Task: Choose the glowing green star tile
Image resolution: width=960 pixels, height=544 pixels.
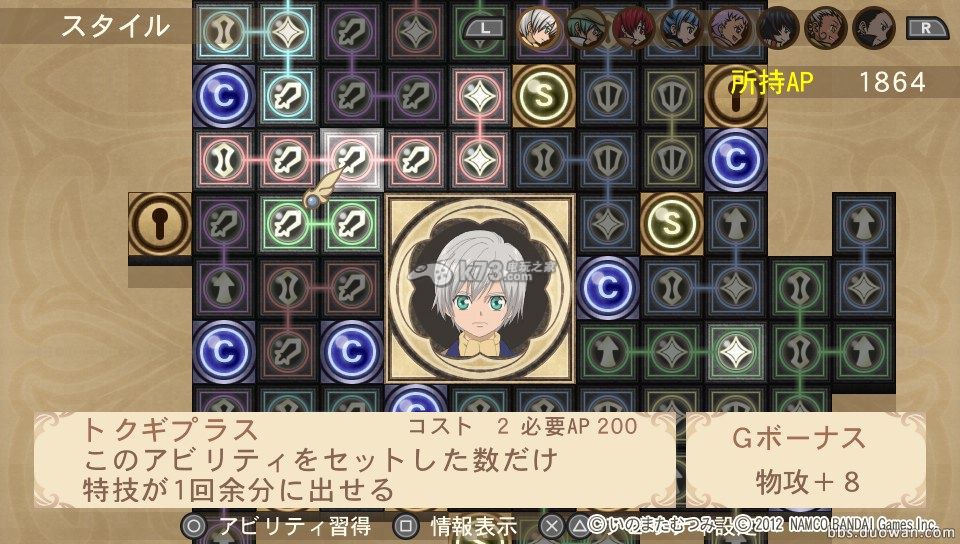Action: tap(736, 352)
